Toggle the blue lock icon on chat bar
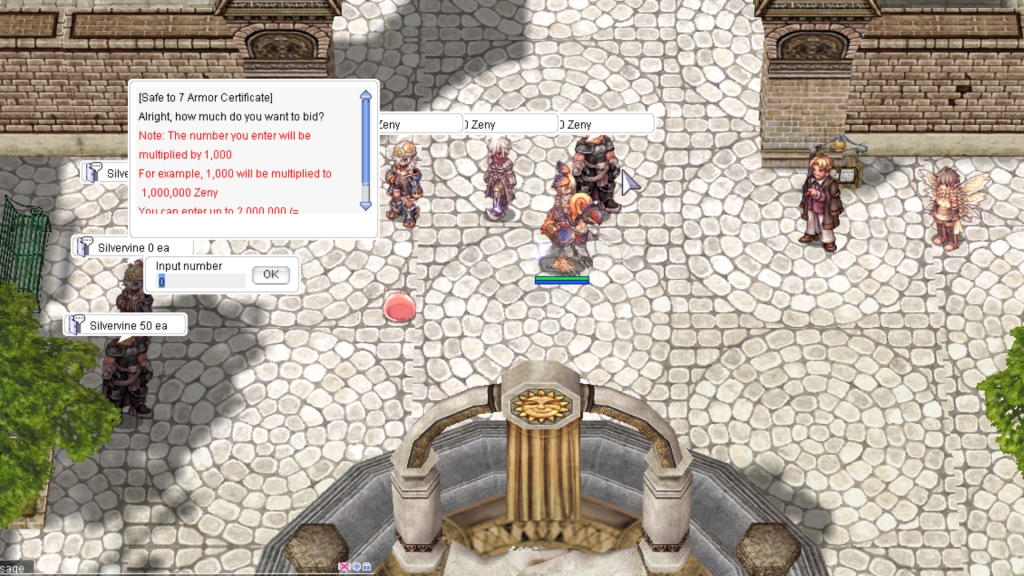This screenshot has height=576, width=1024. pos(367,567)
